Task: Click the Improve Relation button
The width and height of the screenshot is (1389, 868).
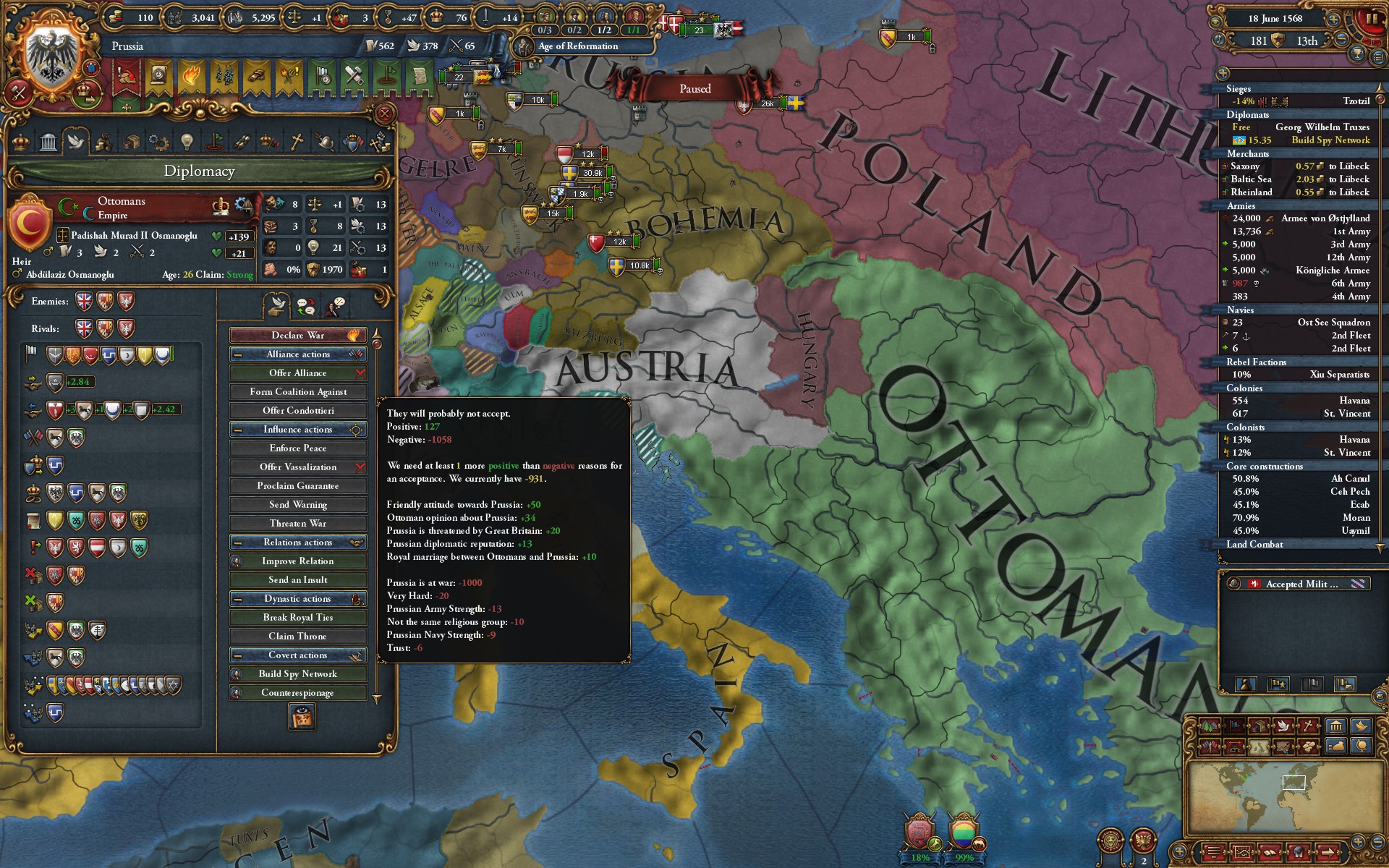Action: pyautogui.click(x=298, y=561)
